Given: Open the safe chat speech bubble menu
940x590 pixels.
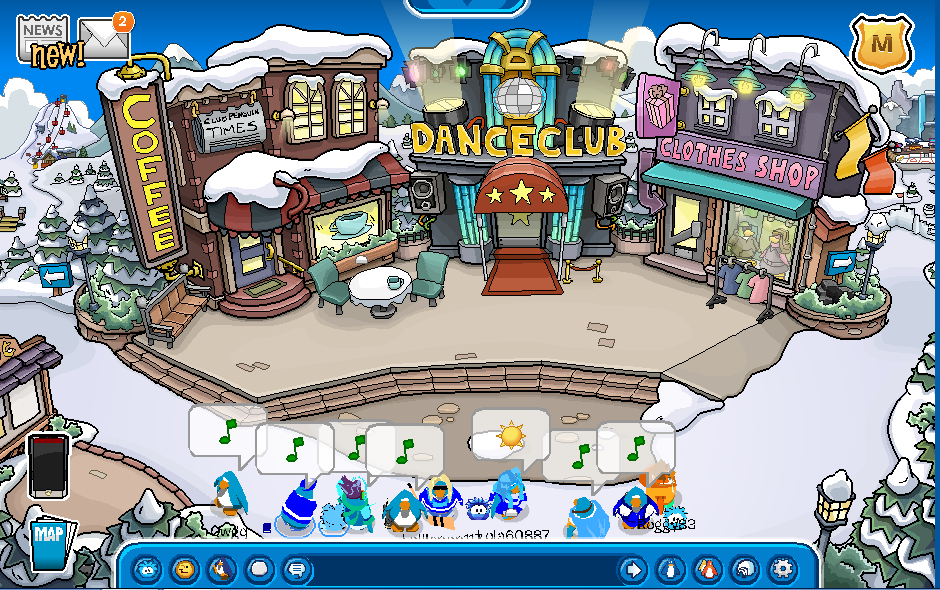Looking at the screenshot, I should 296,570.
